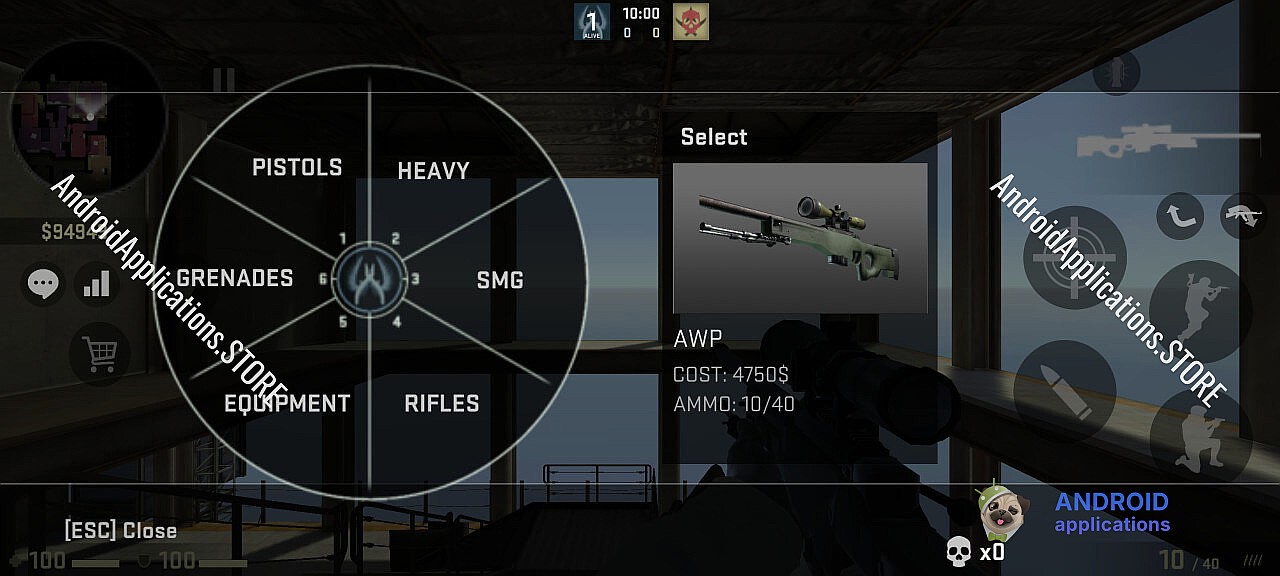
Task: Pause the game with the pause icon
Action: tap(224, 80)
